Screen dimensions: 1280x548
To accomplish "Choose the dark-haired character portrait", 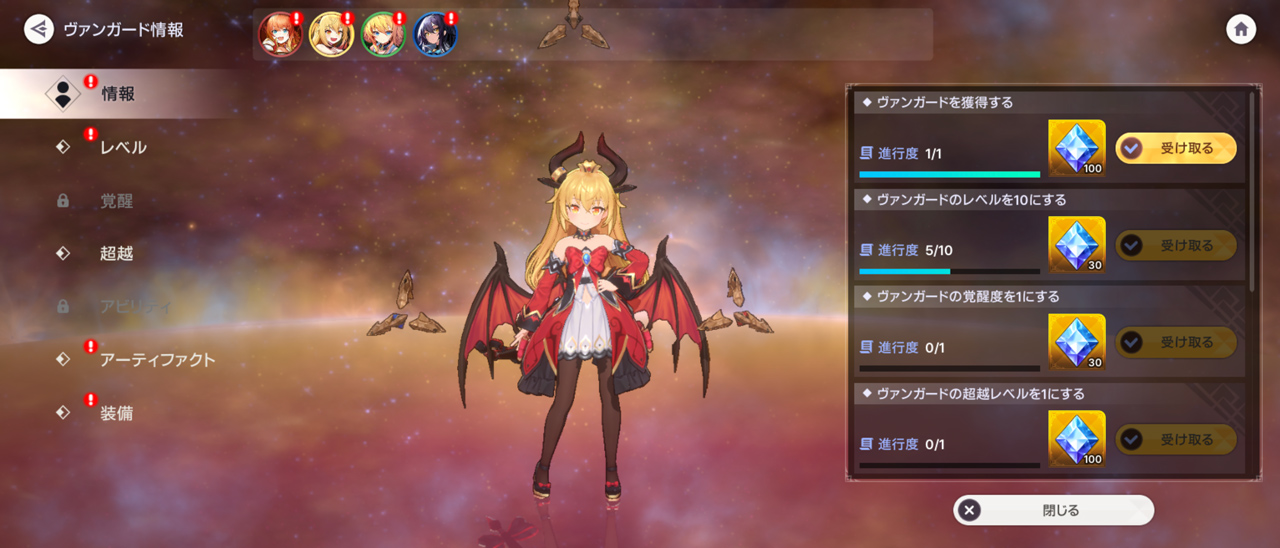I will tap(435, 35).
